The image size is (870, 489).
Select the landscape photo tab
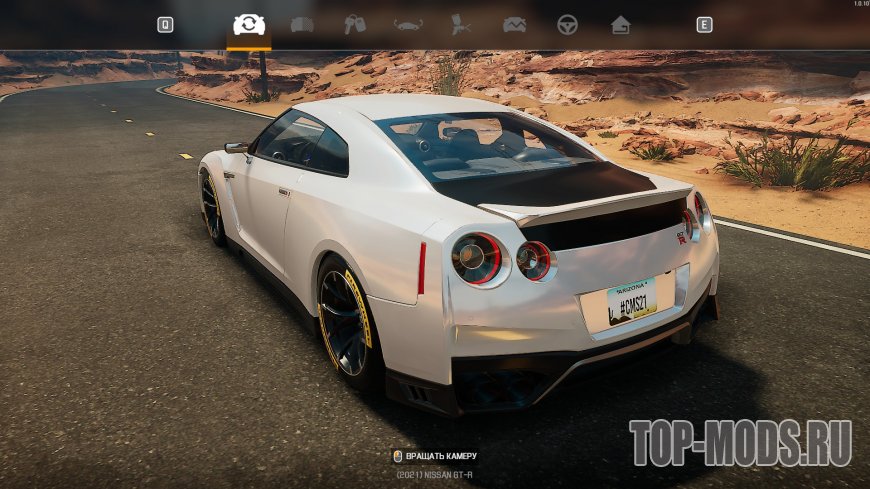pyautogui.click(x=514, y=25)
